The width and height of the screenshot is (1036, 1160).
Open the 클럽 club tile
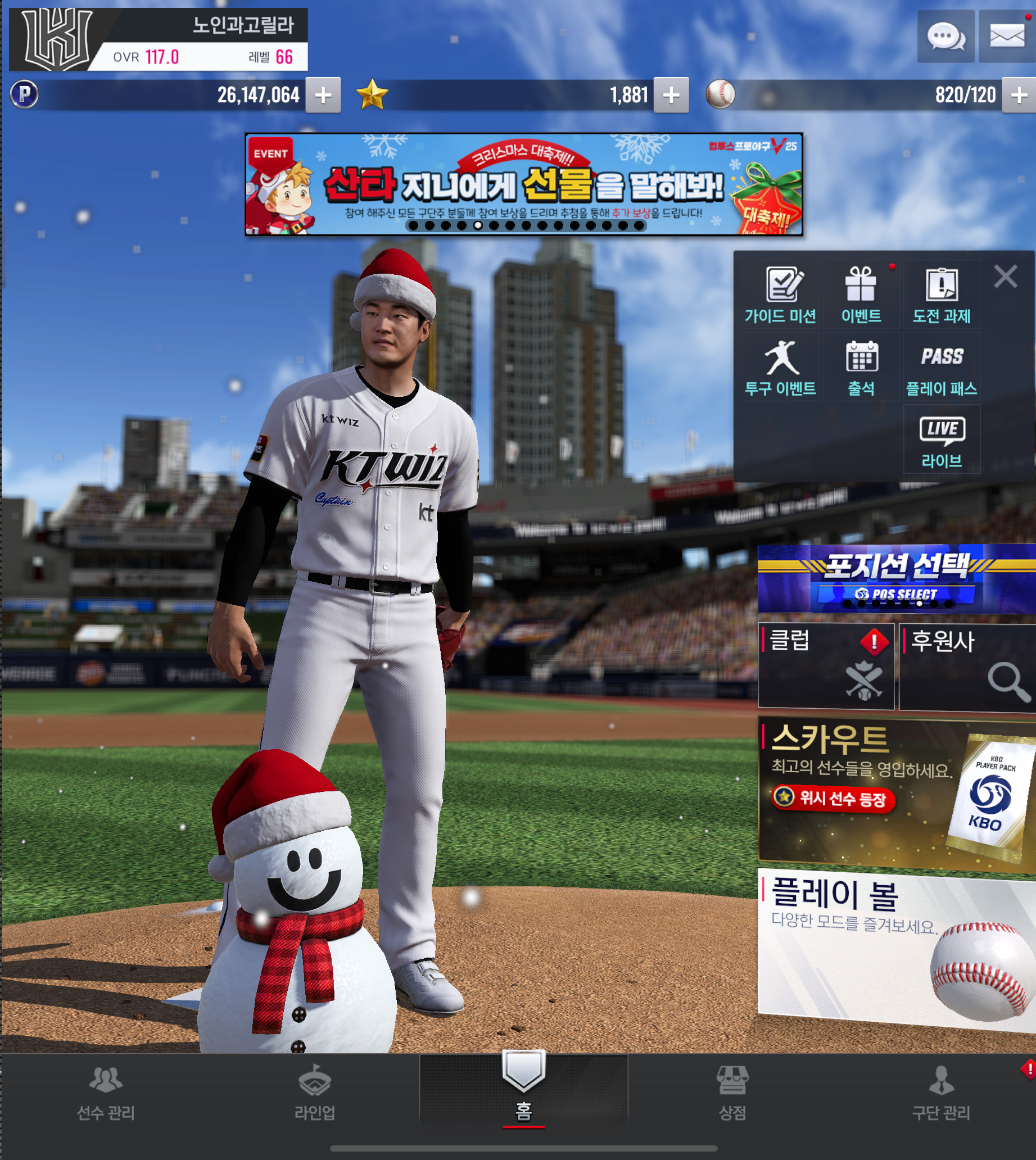click(x=826, y=666)
